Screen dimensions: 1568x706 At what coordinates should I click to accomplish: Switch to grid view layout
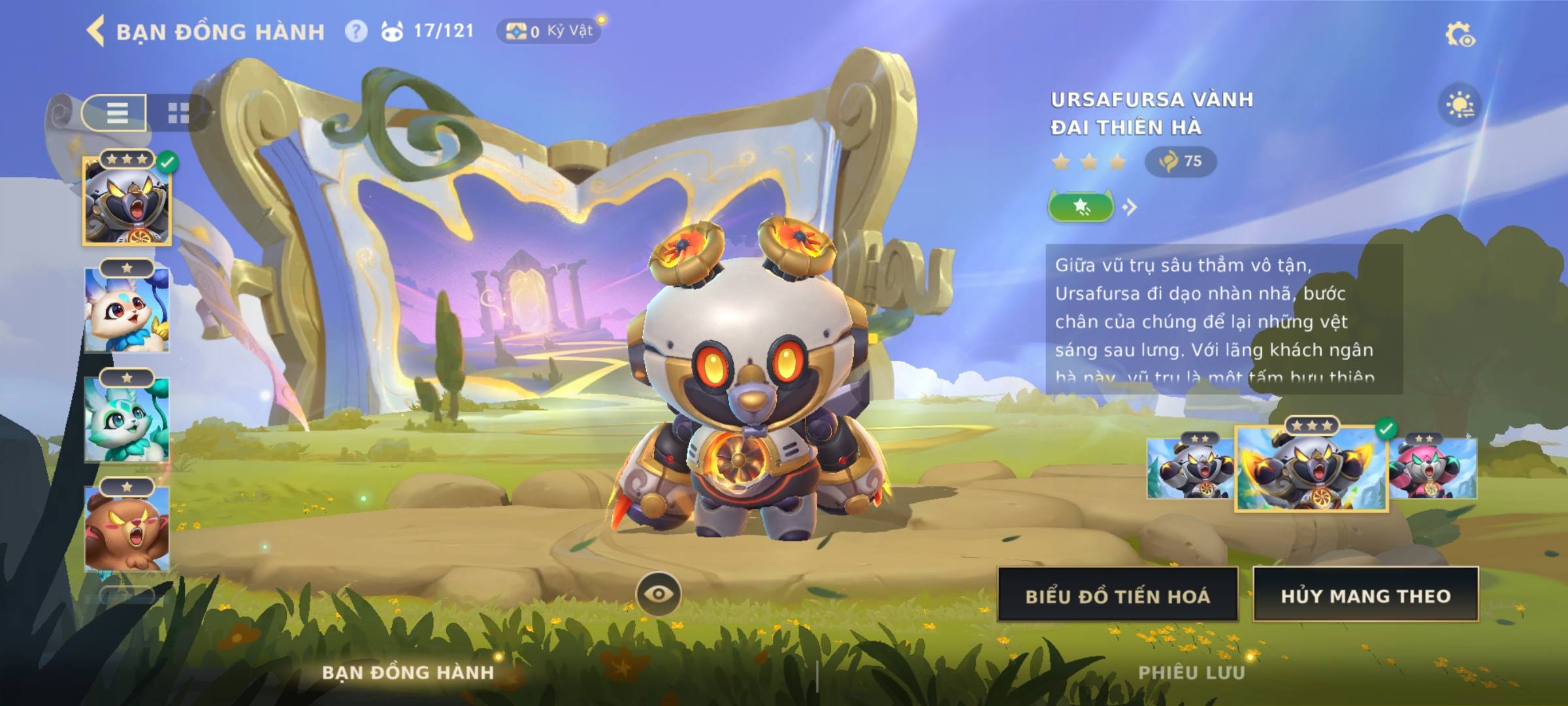[x=178, y=112]
